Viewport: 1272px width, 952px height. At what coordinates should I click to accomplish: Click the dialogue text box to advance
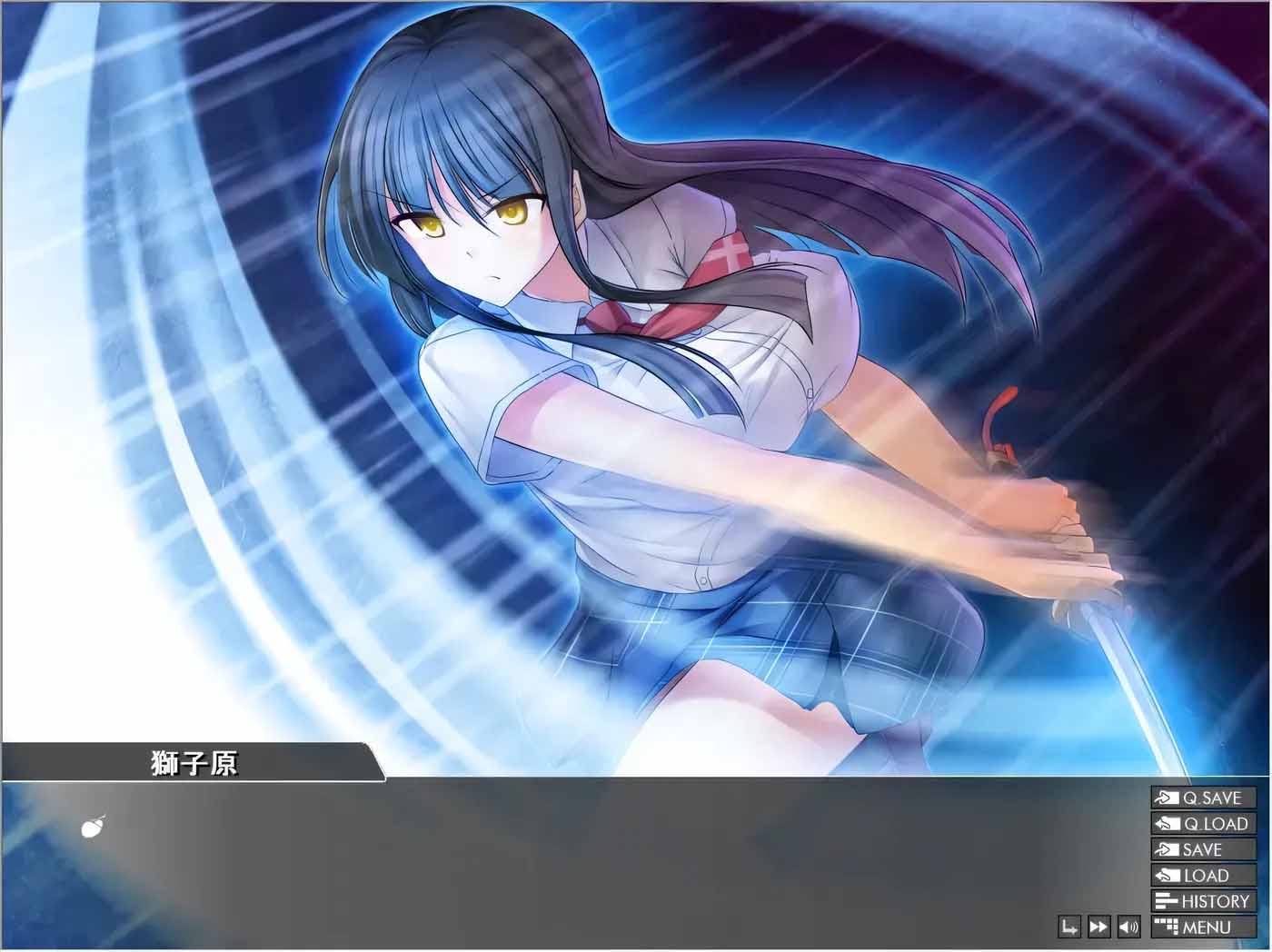point(545,863)
